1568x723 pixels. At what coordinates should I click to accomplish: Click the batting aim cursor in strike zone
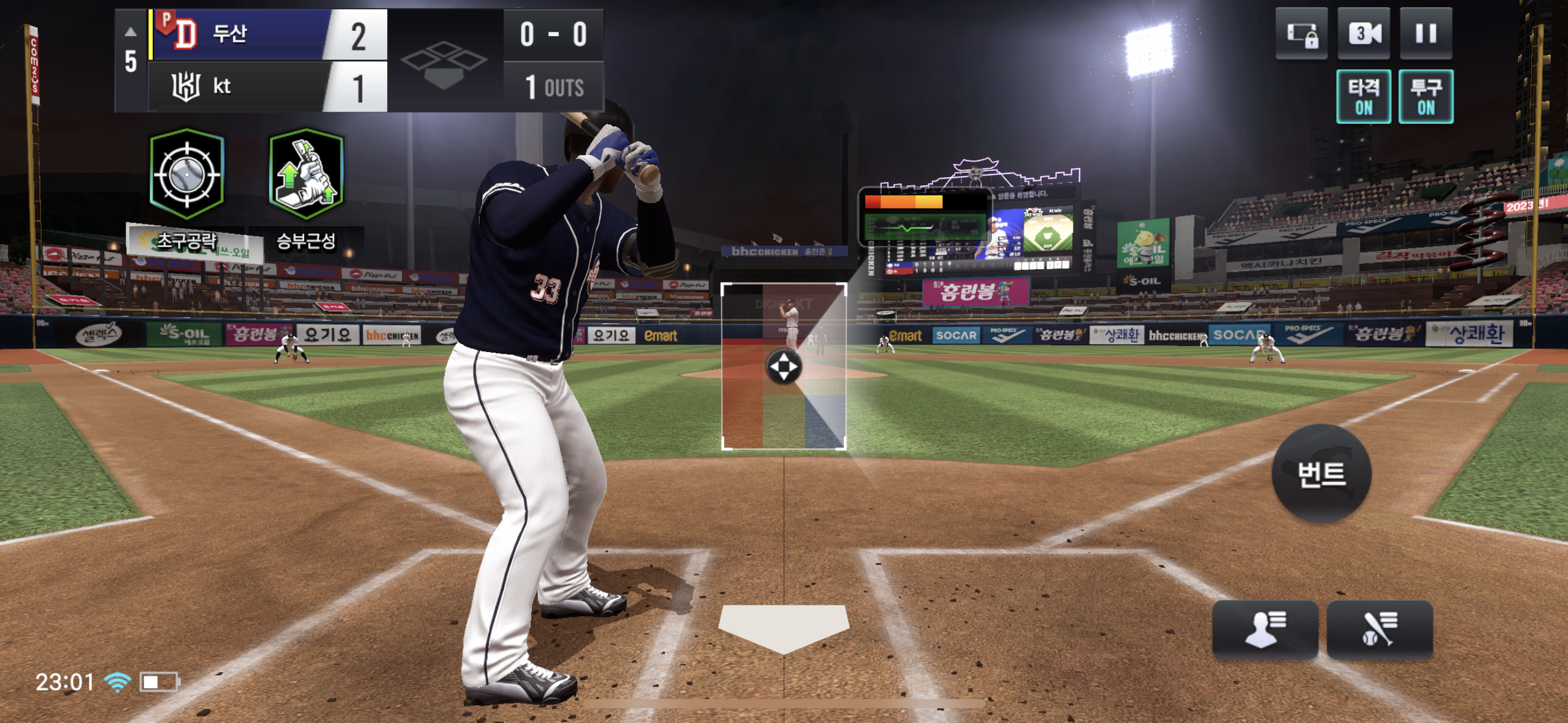(783, 367)
